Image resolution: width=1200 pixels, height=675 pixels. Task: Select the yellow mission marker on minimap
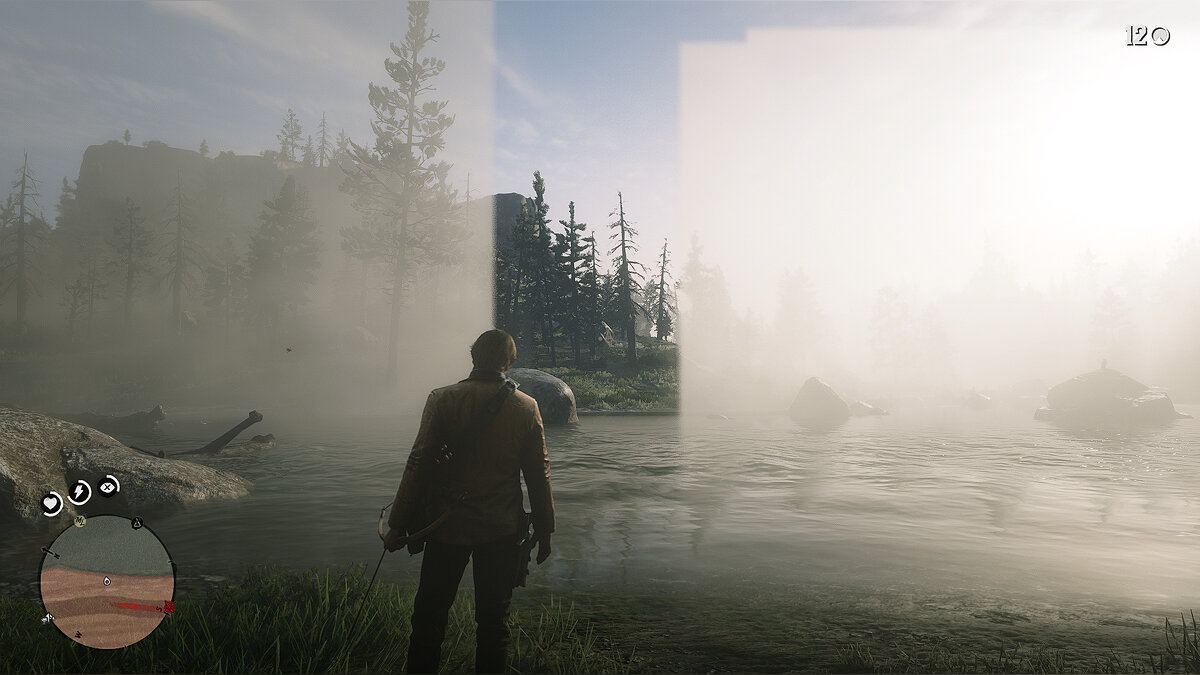79,521
